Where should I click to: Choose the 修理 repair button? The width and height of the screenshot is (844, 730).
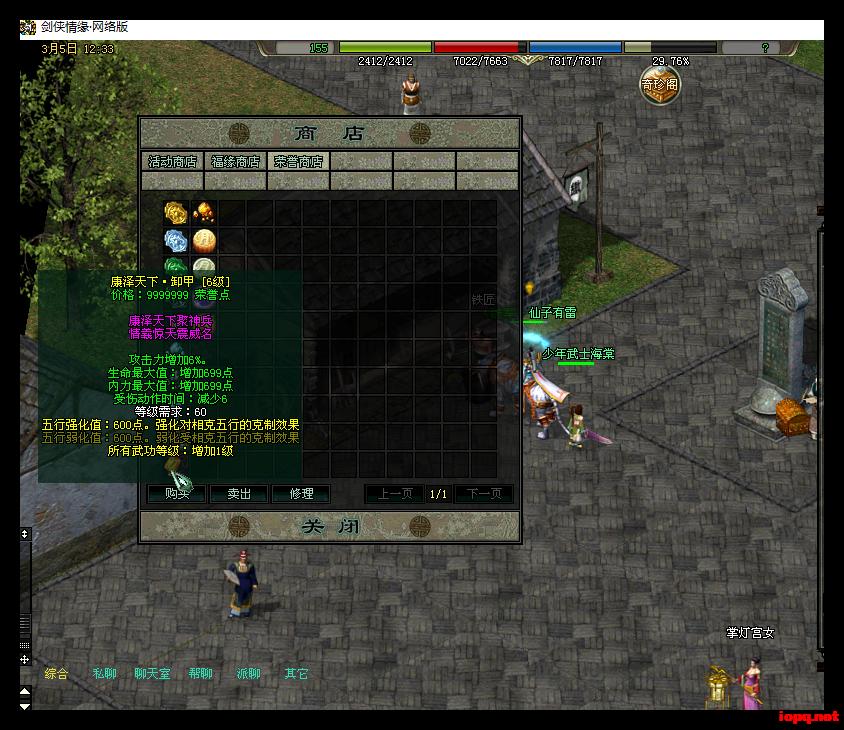click(301, 493)
